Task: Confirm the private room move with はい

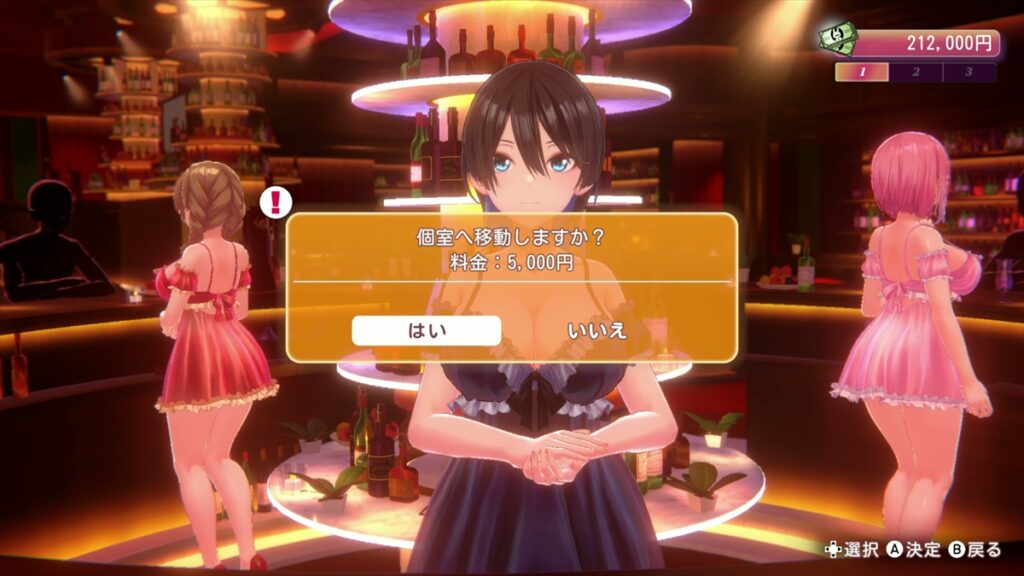Action: pyautogui.click(x=426, y=330)
